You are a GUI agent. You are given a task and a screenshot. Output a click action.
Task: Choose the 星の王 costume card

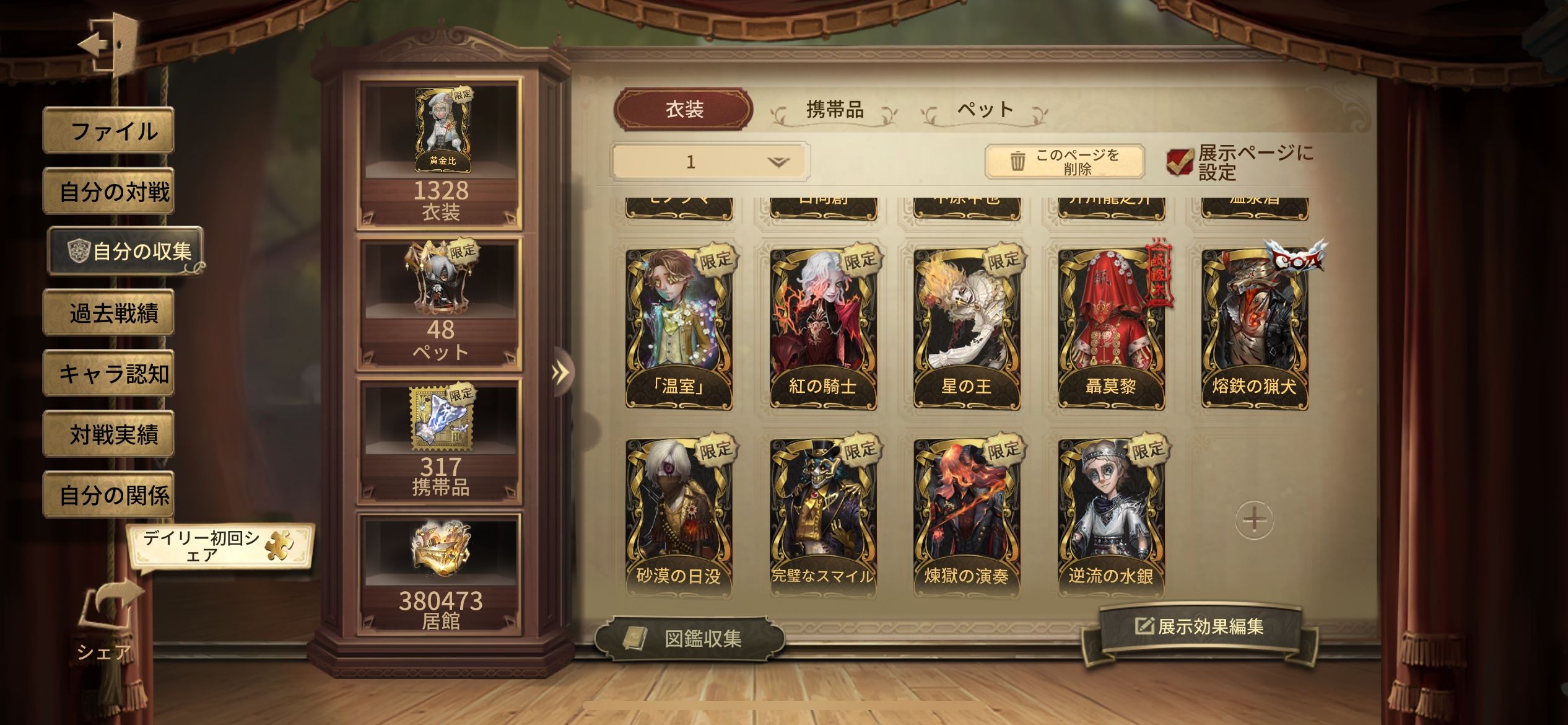pos(967,328)
